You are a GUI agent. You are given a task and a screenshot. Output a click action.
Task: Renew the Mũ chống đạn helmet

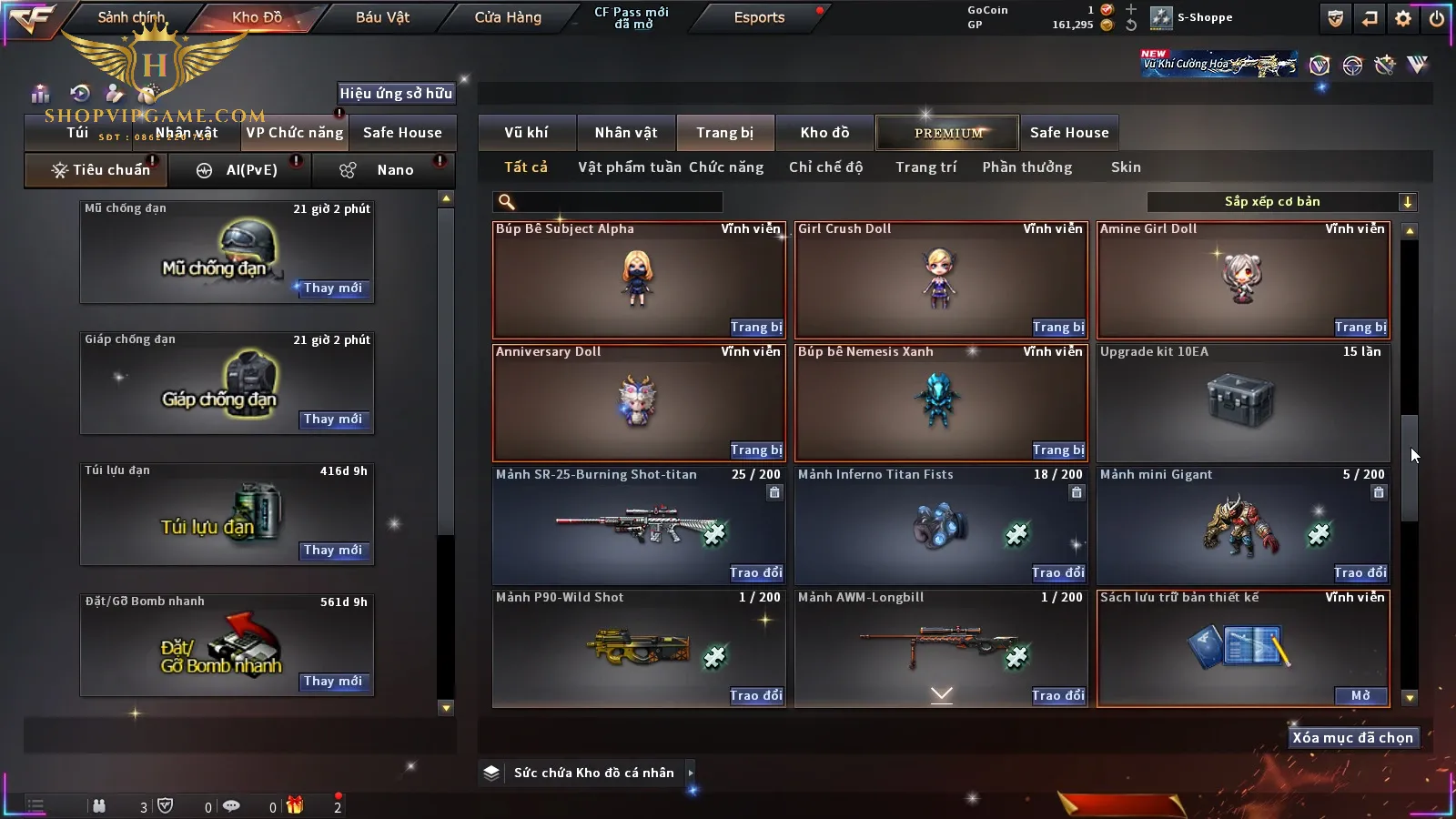click(x=333, y=288)
